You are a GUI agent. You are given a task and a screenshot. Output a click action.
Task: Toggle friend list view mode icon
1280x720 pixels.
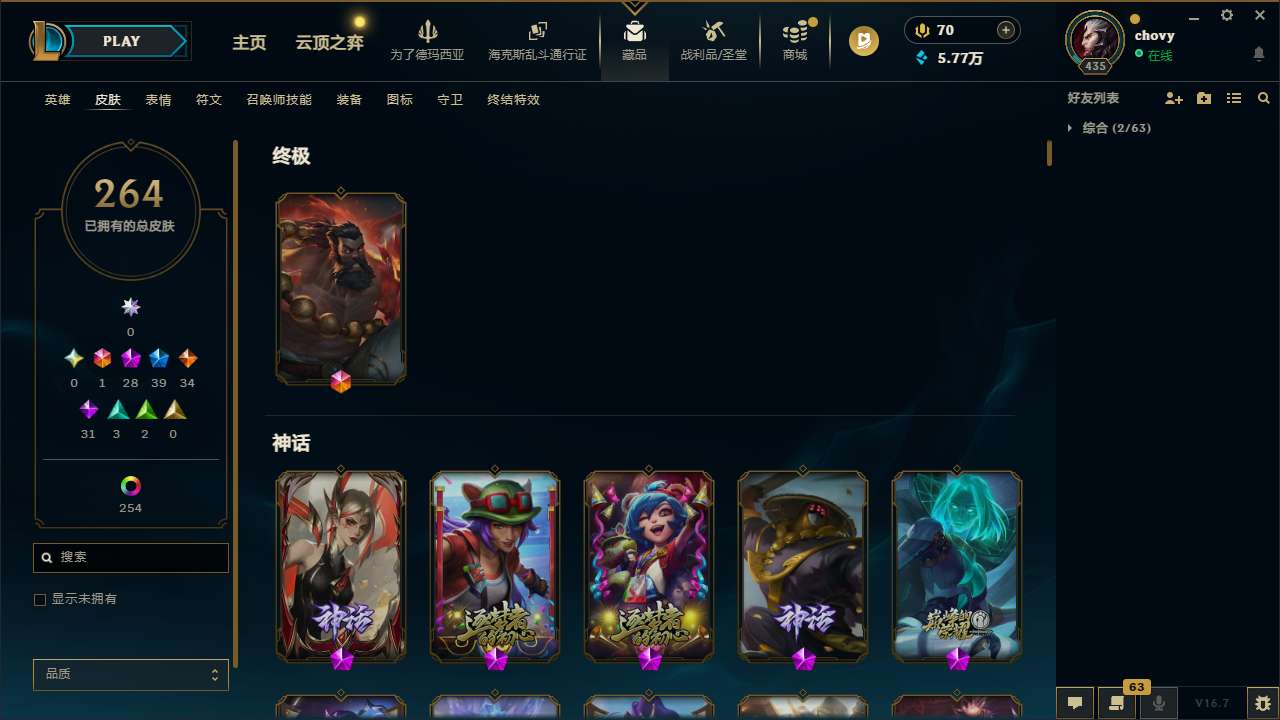pyautogui.click(x=1233, y=98)
